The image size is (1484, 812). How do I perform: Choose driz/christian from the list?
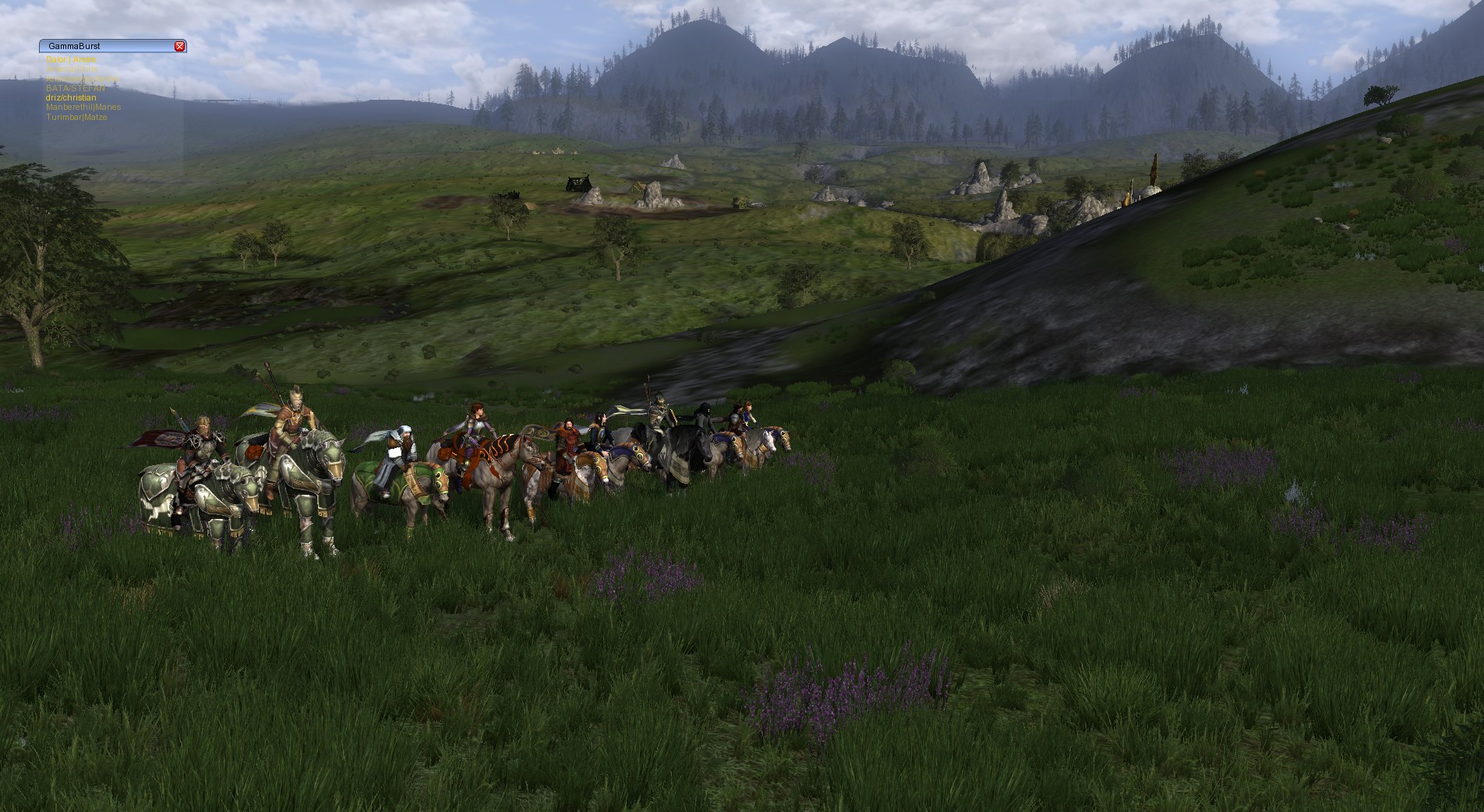point(71,98)
